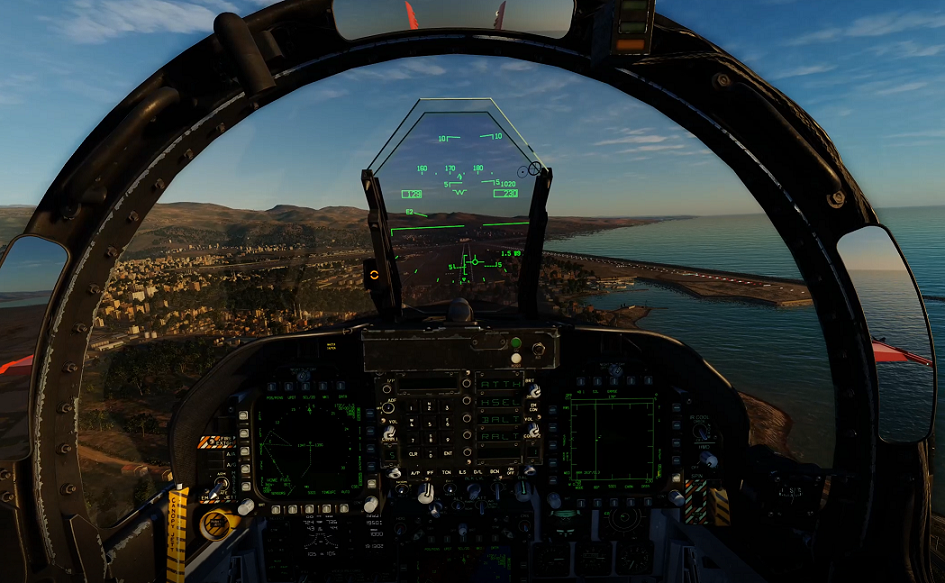
Task: Click the CLR key on the keypad
Action: 412,453
